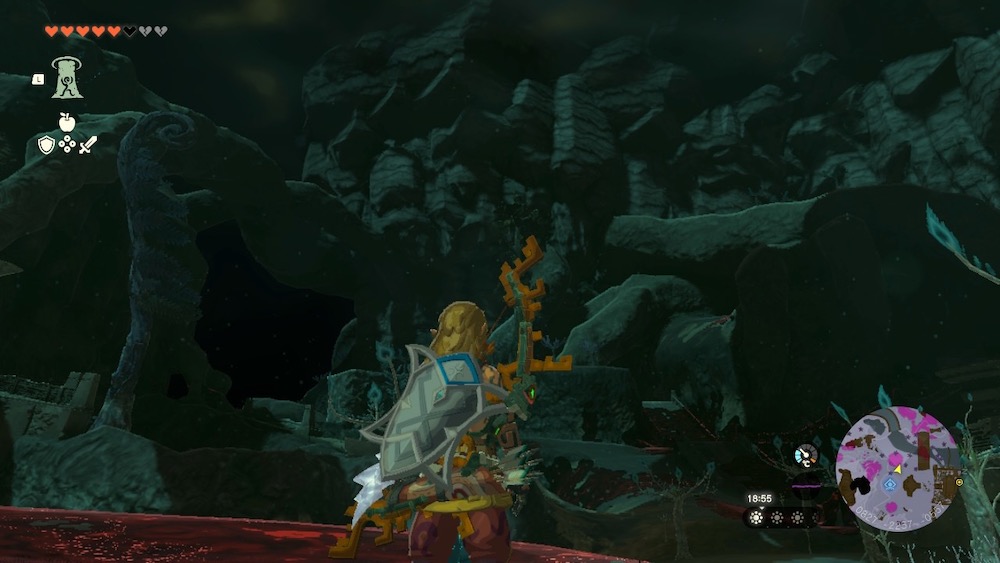This screenshot has height=563, width=1000.
Task: Check the temperature gauge icon
Action: (x=804, y=456)
